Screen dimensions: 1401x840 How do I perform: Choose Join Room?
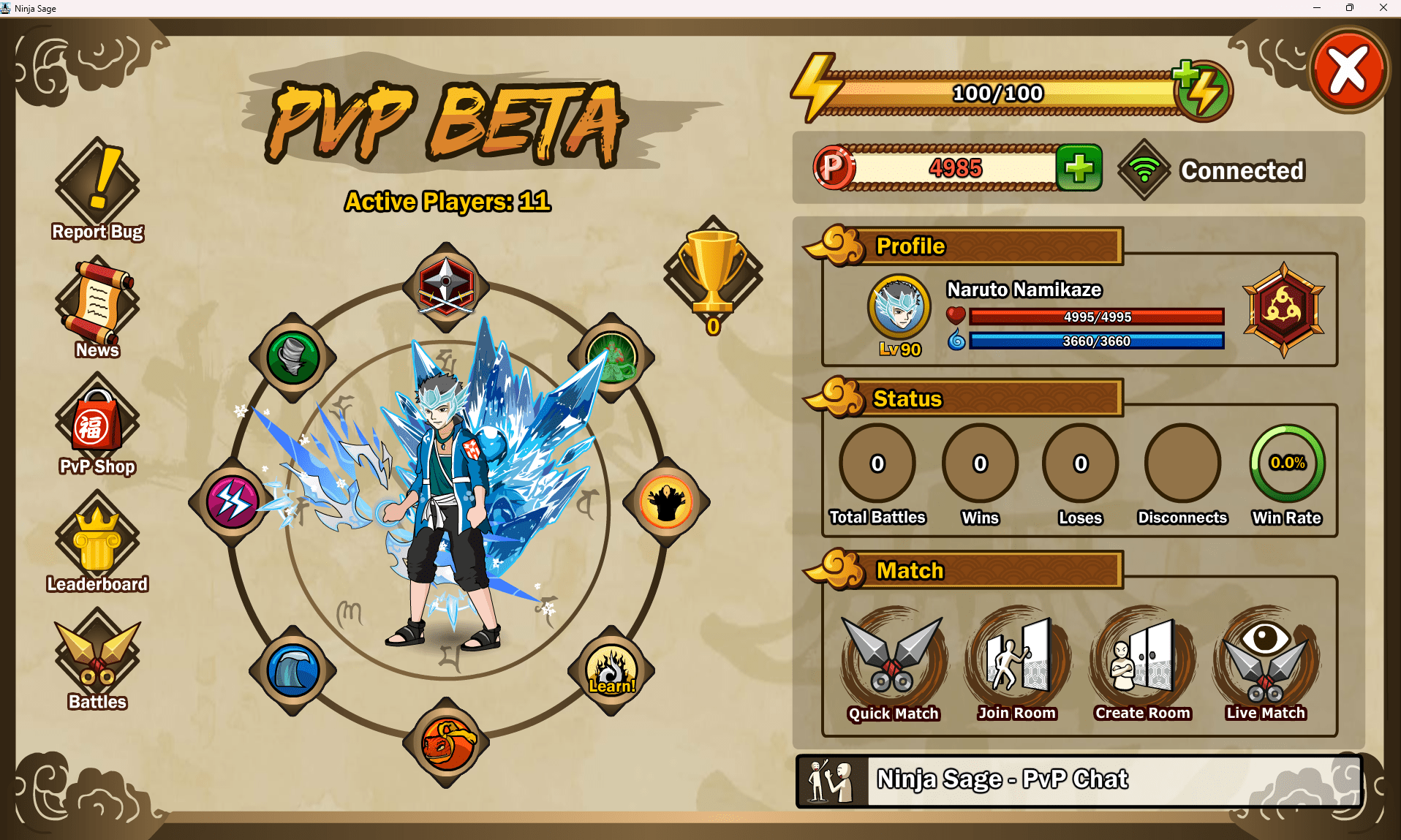tap(1017, 663)
